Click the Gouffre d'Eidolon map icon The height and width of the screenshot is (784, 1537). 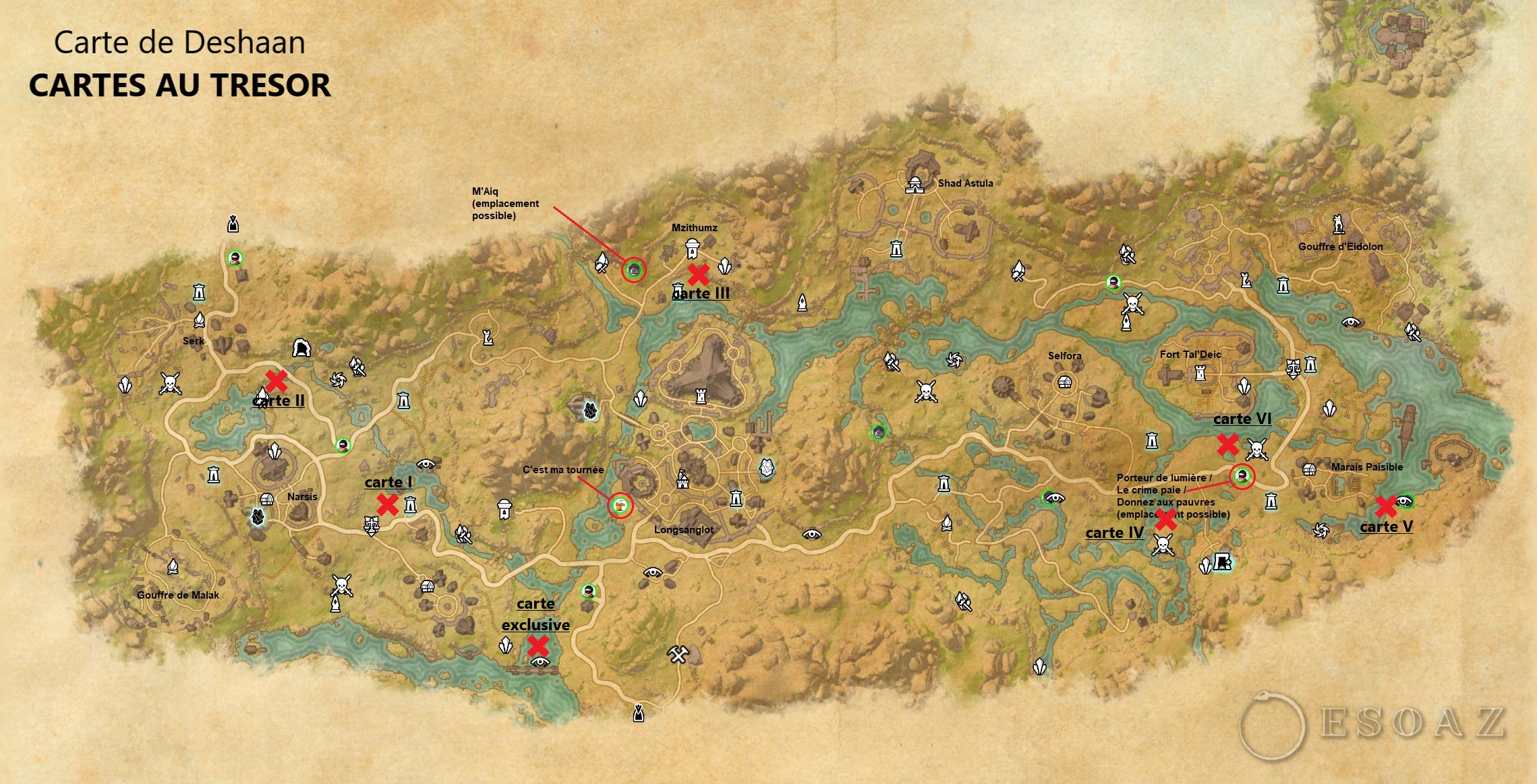1338,224
